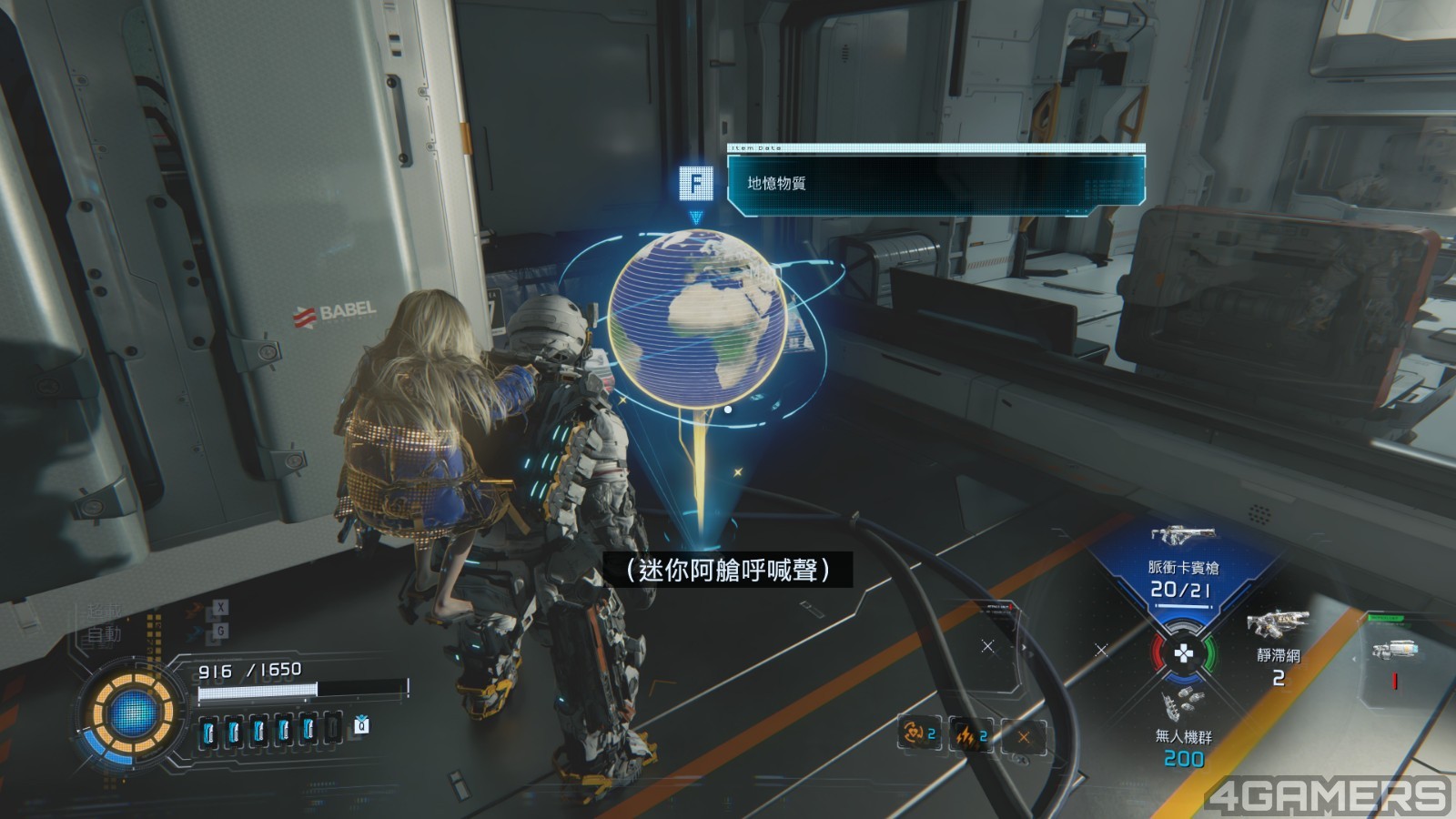Select the blue auto mode arrow icon
Screen dimensions: 1456x819
(197, 632)
